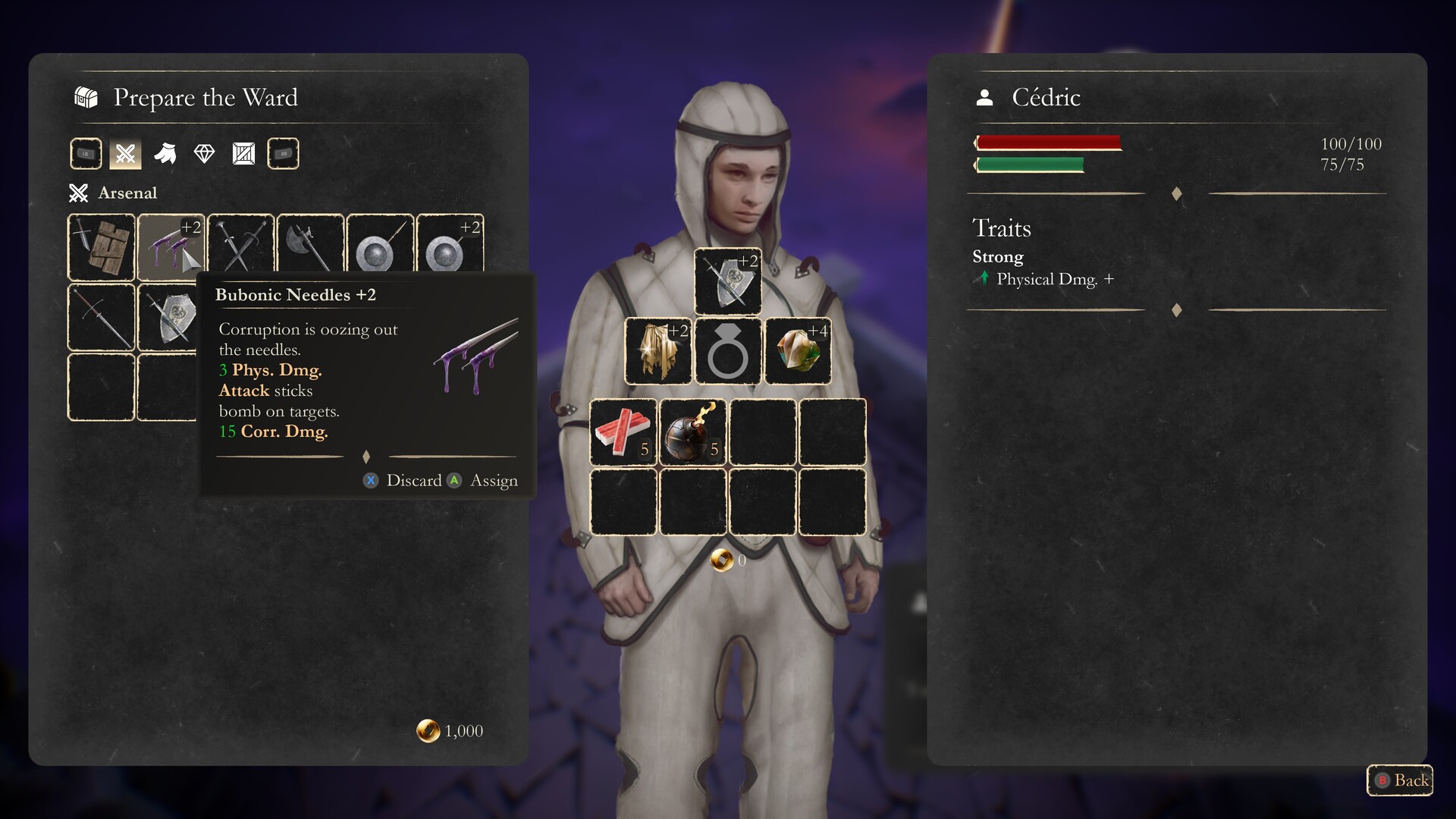
Task: Choose the Bubonic Needles +2 slot
Action: tap(171, 247)
